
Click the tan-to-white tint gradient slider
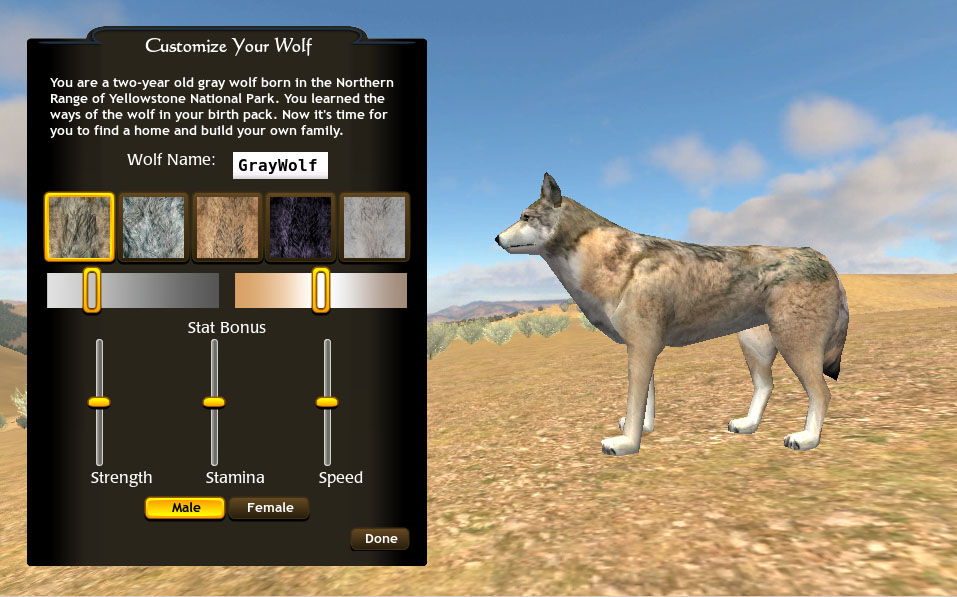click(x=321, y=290)
